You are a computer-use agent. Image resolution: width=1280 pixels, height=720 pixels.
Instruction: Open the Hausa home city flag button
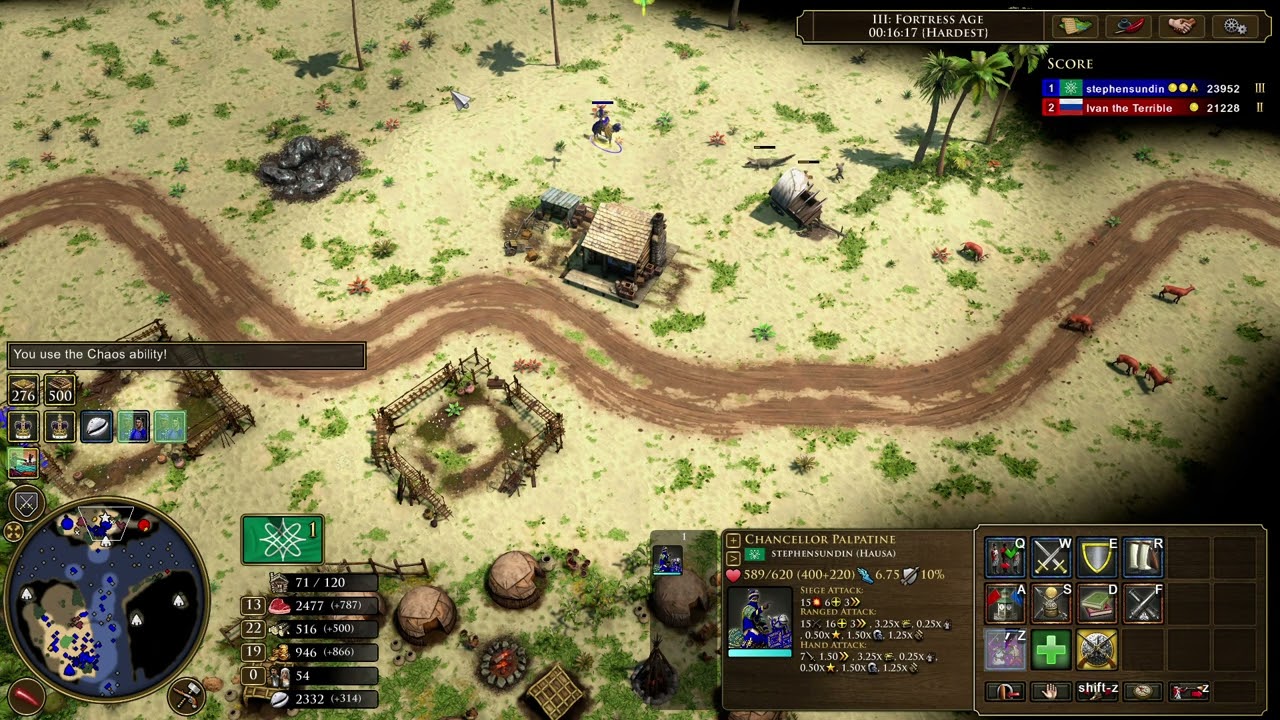click(282, 539)
